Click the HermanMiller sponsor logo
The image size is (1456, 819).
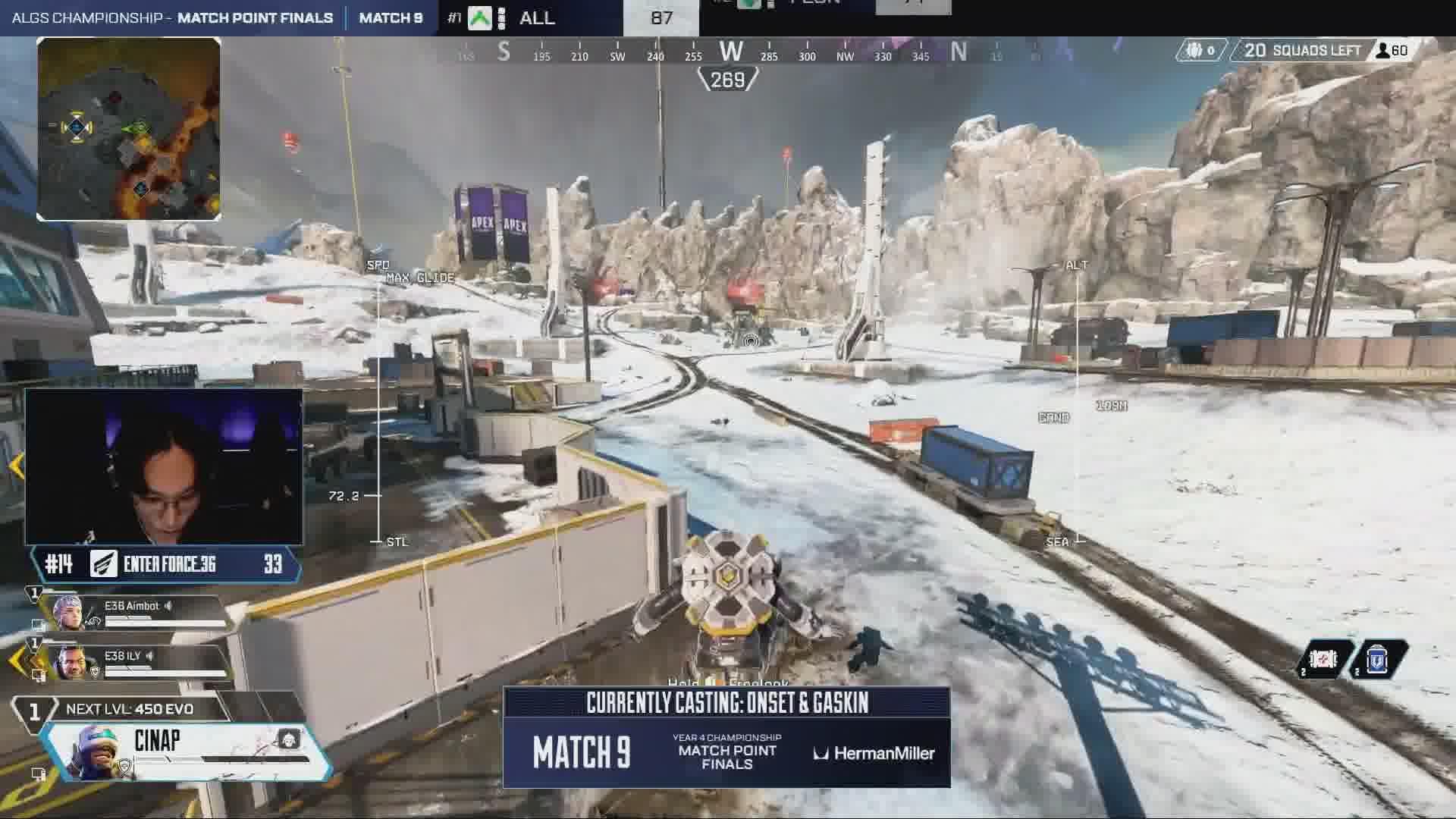pyautogui.click(x=874, y=753)
